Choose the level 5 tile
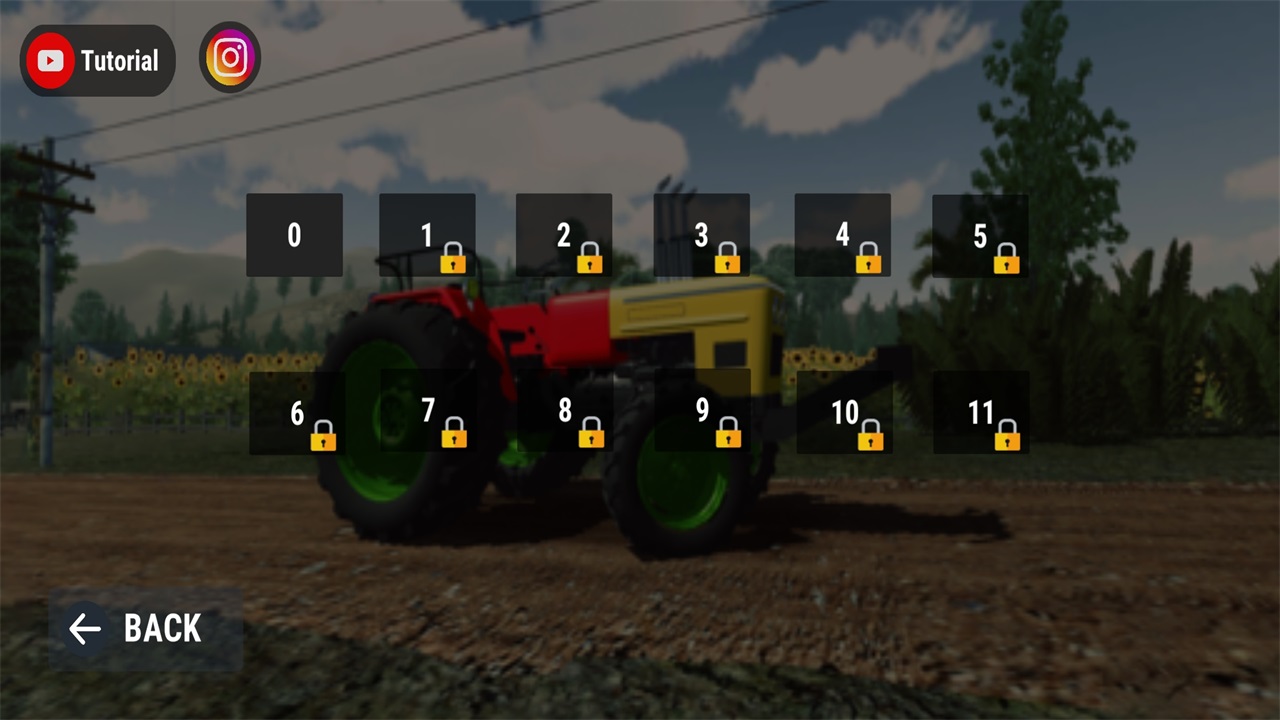This screenshot has height=720, width=1280. (x=980, y=235)
